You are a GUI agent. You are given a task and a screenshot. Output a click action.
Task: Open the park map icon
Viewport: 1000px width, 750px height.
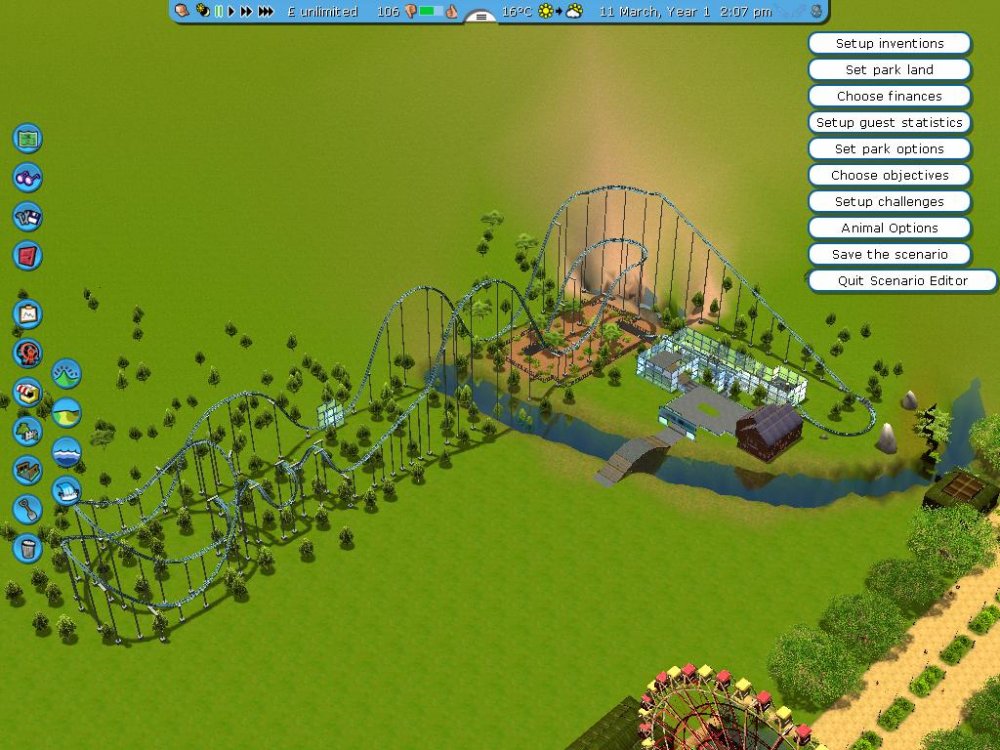click(27, 138)
